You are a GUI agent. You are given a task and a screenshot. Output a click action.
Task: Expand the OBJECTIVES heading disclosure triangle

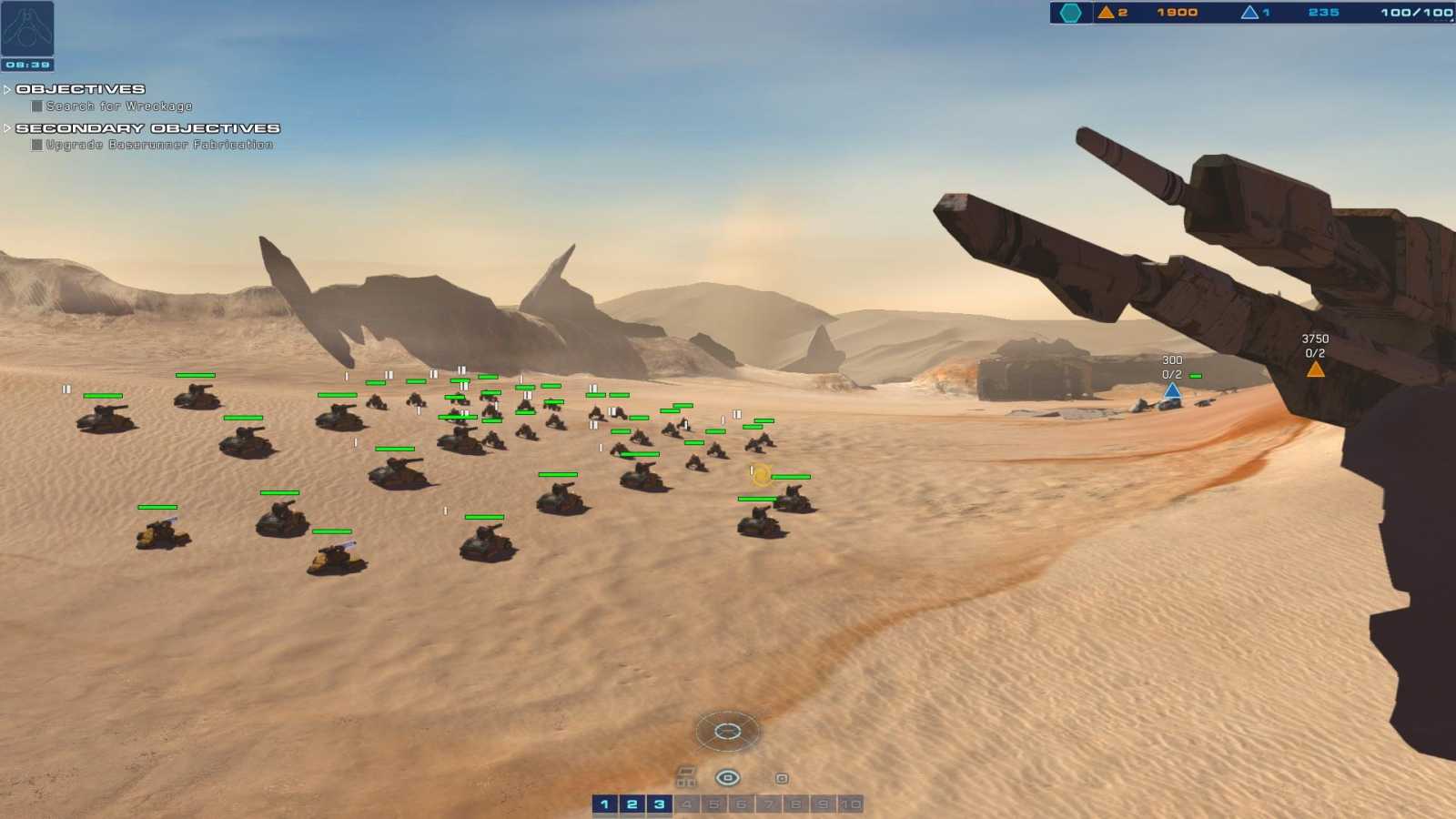[7, 88]
